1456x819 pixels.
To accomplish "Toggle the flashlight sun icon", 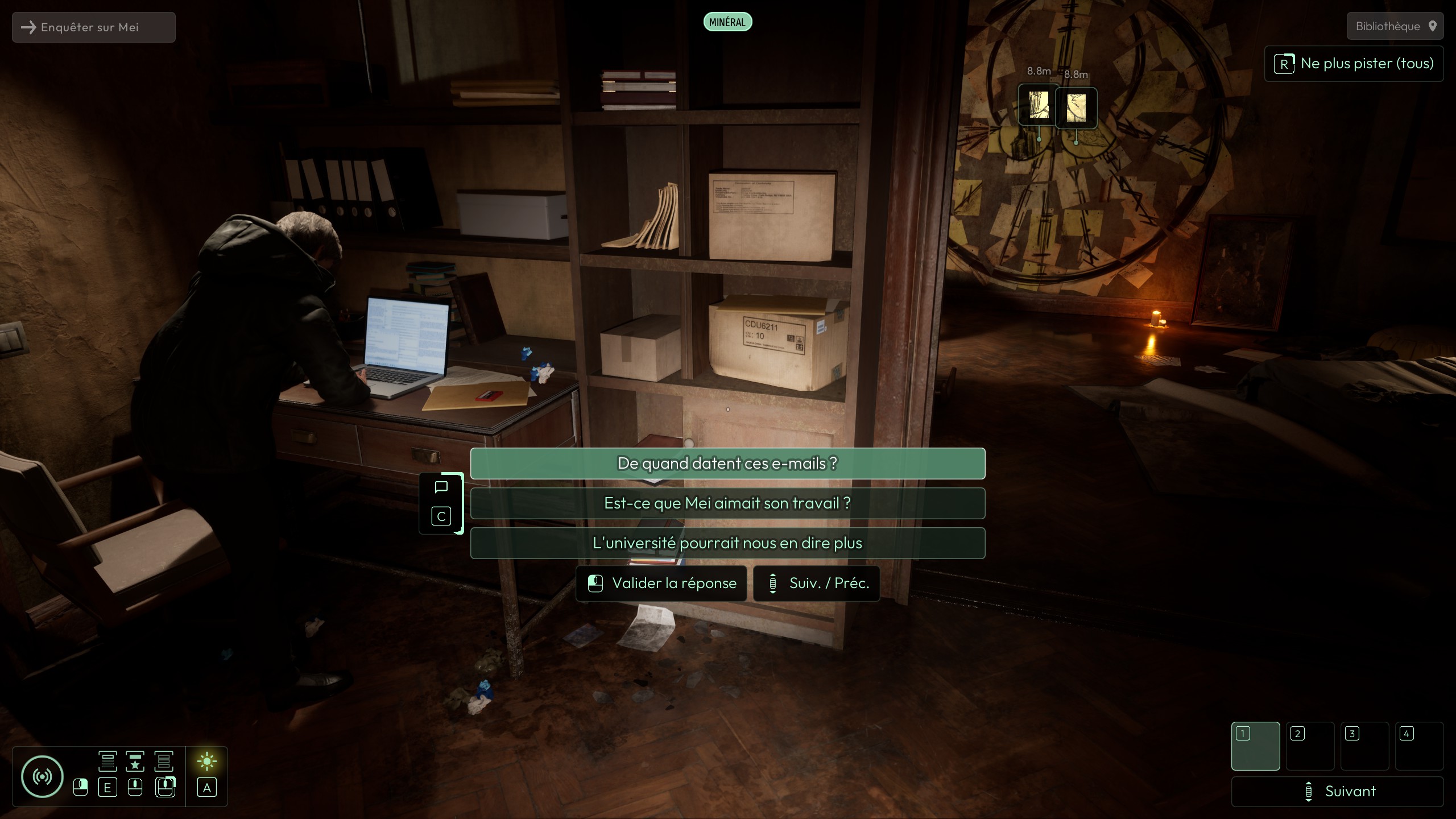I will 206,762.
